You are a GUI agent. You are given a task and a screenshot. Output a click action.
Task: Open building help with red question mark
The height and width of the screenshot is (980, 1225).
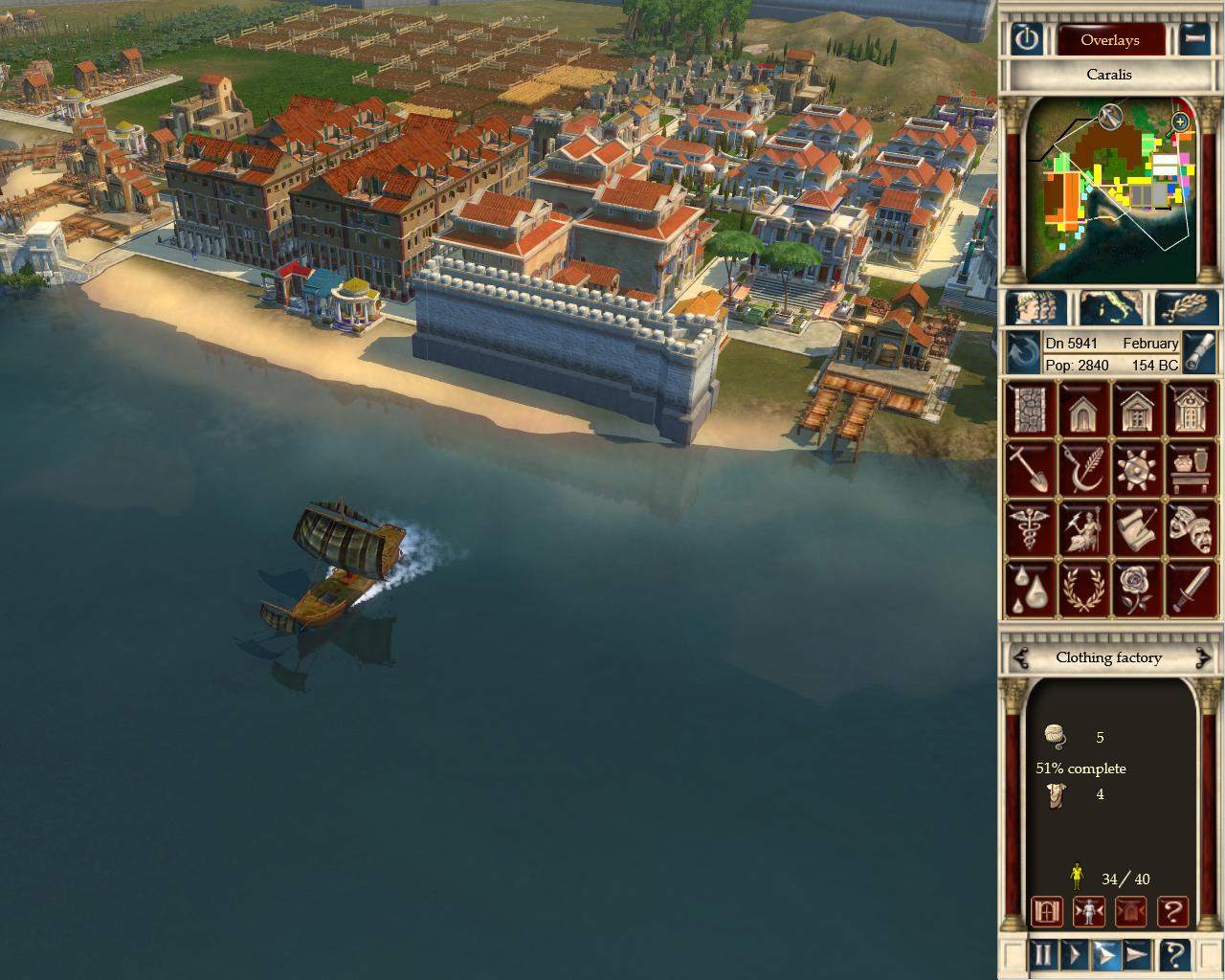coord(1172,911)
